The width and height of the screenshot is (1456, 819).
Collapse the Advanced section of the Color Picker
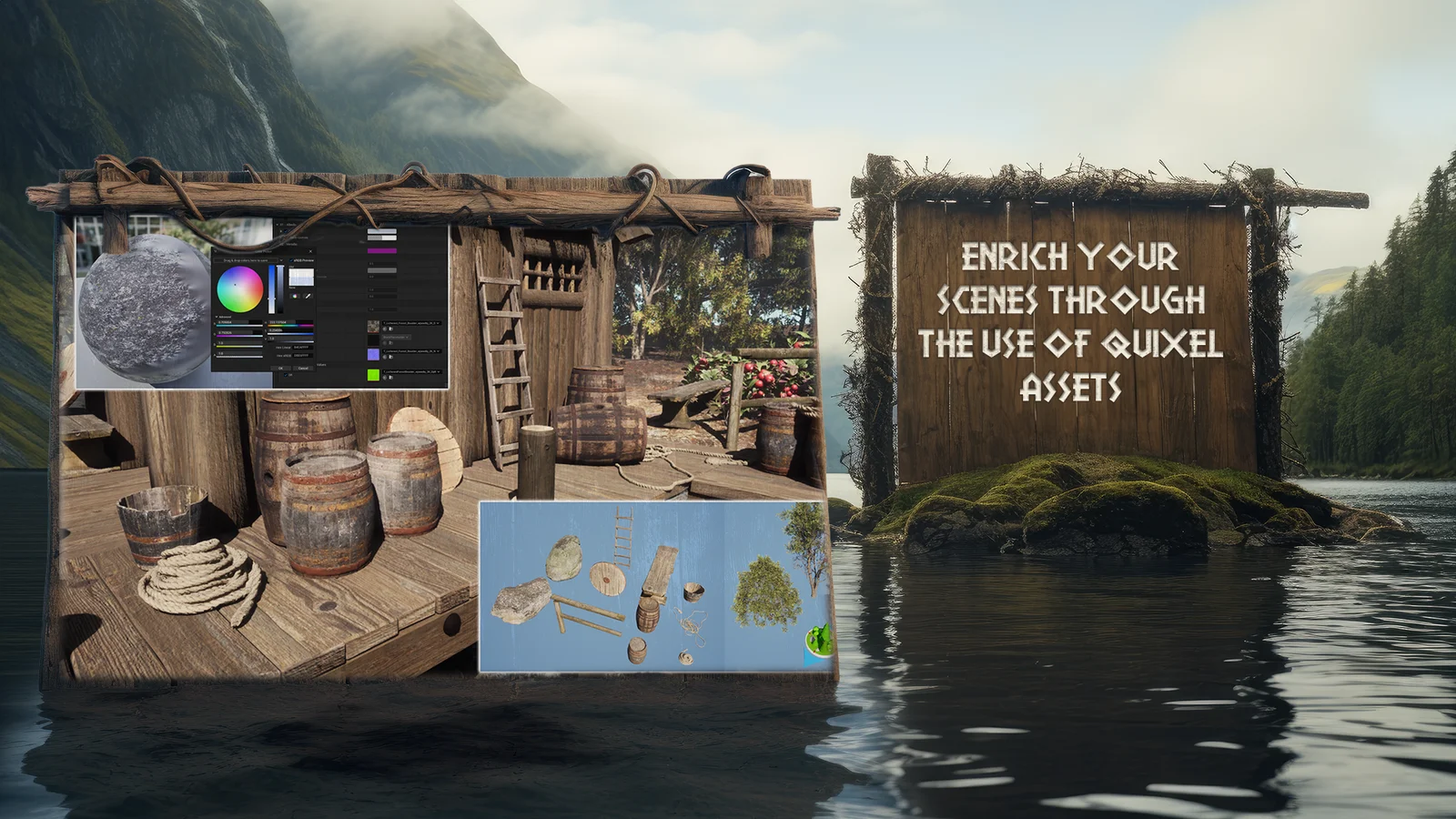217,317
